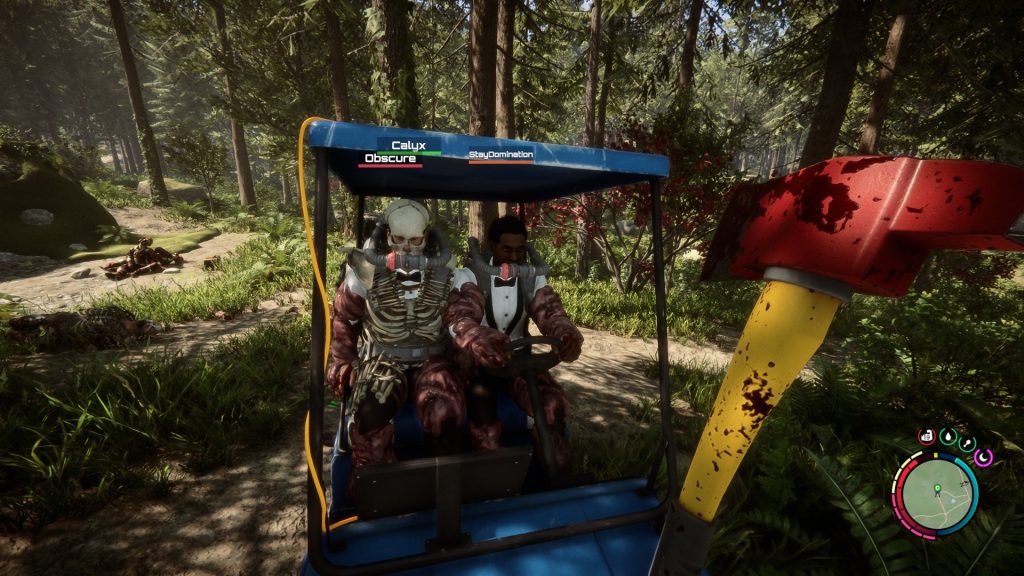The height and width of the screenshot is (576, 1024).
Task: Click the Obscure player name tag
Action: pos(391,159)
